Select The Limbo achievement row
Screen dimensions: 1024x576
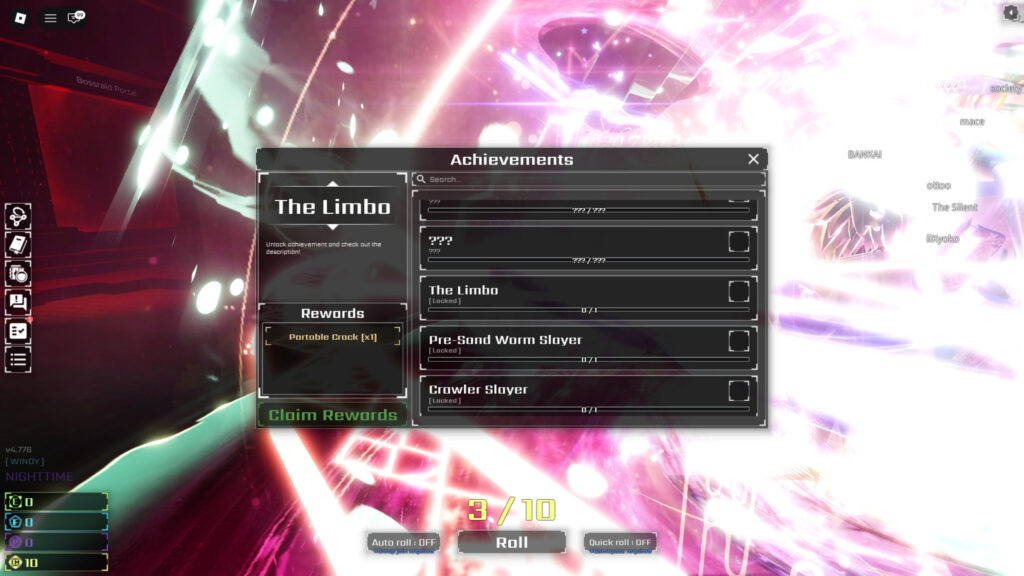click(588, 298)
